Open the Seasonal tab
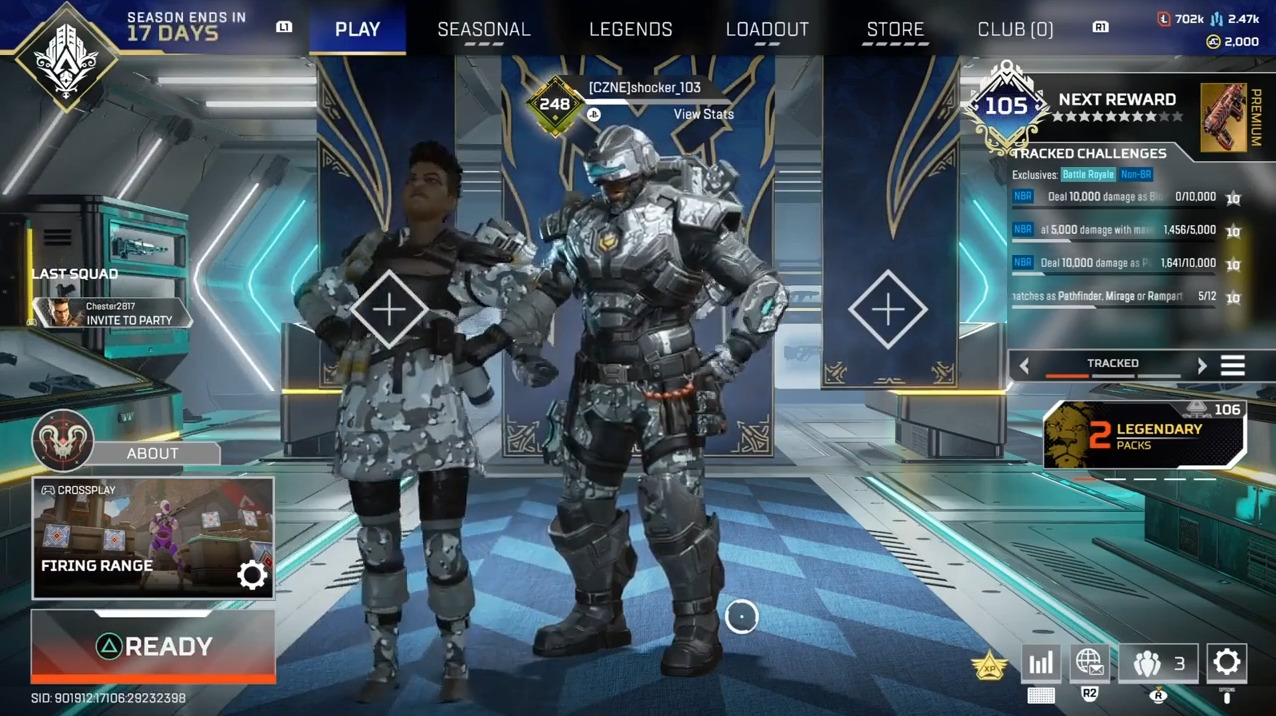Viewport: 1276px width, 716px height. click(484, 29)
